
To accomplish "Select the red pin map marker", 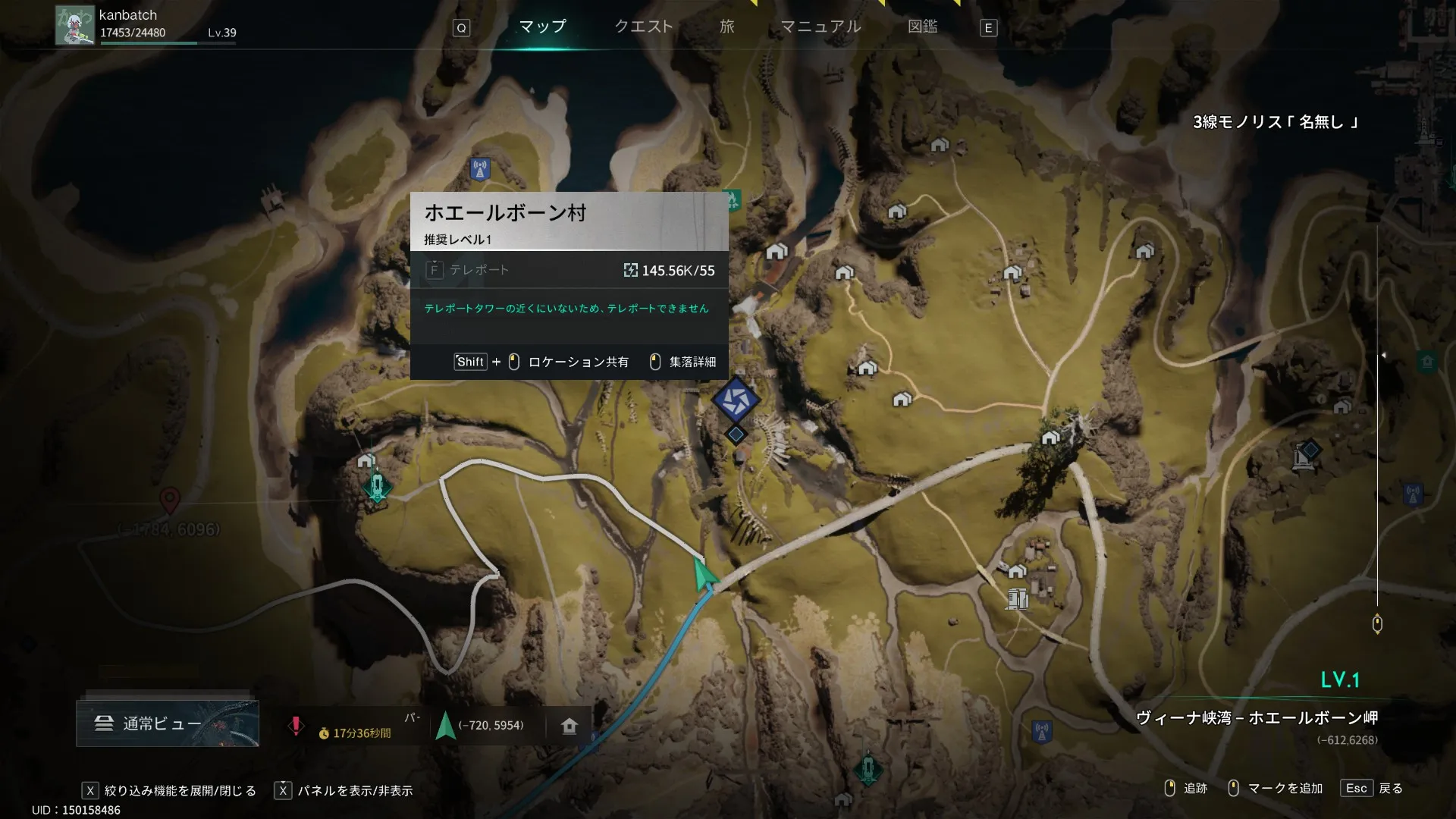I will (x=170, y=500).
